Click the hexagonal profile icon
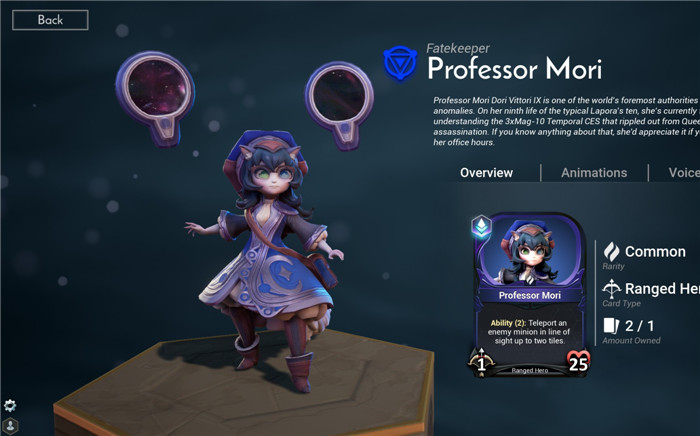 (x=10, y=426)
